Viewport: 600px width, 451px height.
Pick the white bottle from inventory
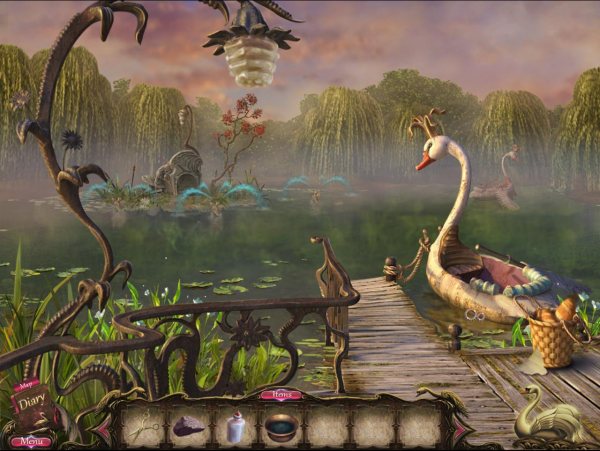[x=236, y=427]
